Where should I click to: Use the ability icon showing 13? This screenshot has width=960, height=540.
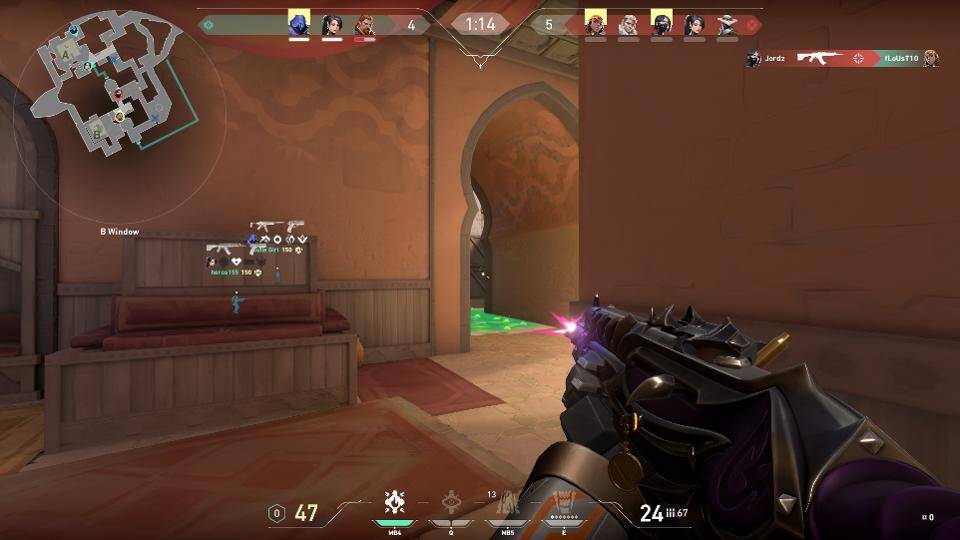coord(507,502)
